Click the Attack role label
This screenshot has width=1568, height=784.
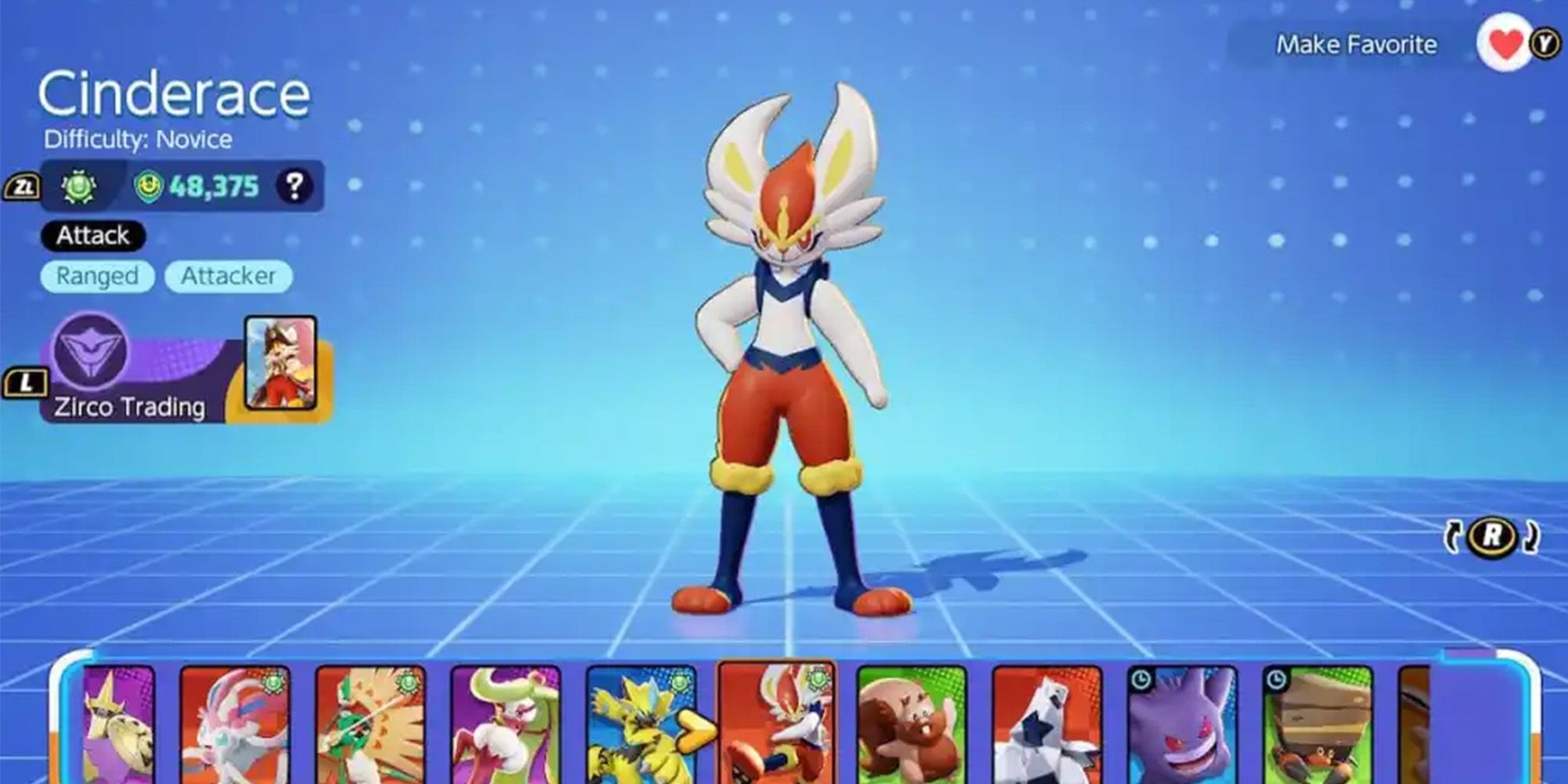(x=94, y=235)
